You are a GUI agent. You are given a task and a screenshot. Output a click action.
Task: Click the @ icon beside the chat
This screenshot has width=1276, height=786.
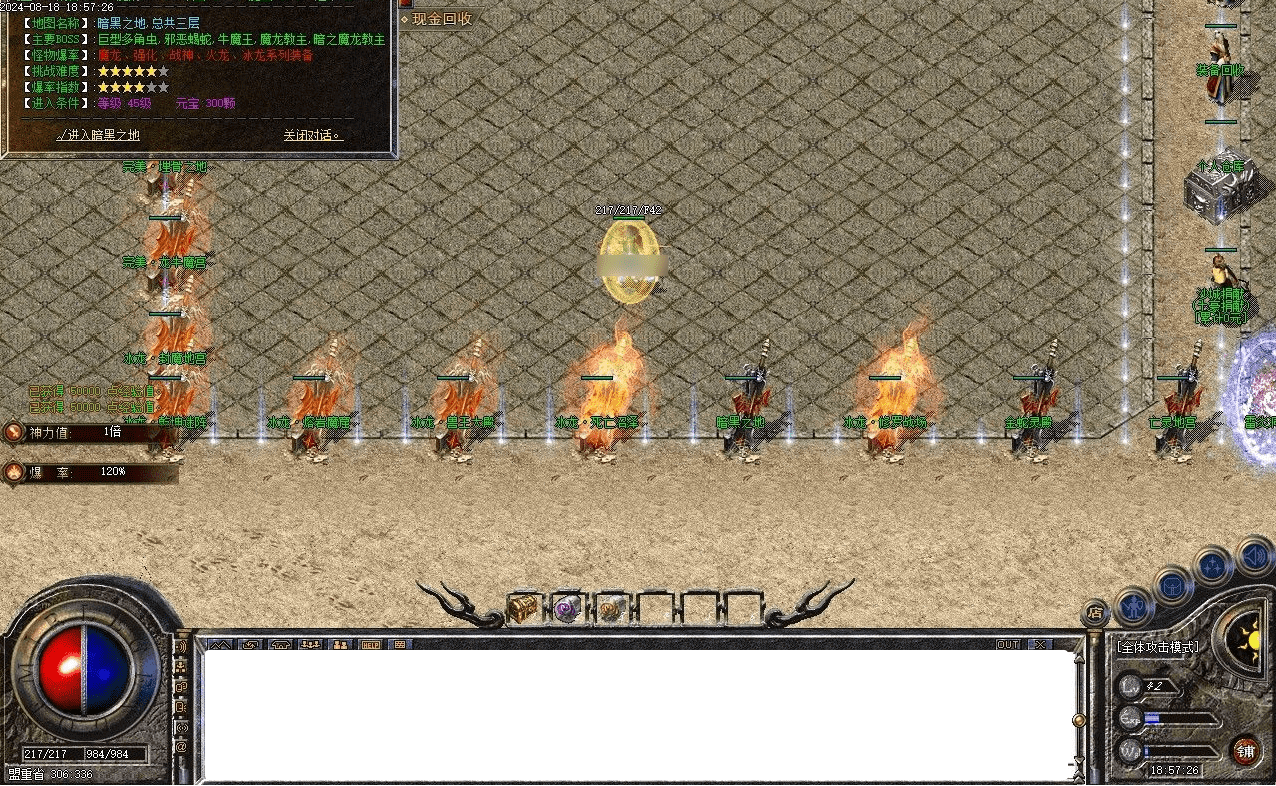(181, 746)
